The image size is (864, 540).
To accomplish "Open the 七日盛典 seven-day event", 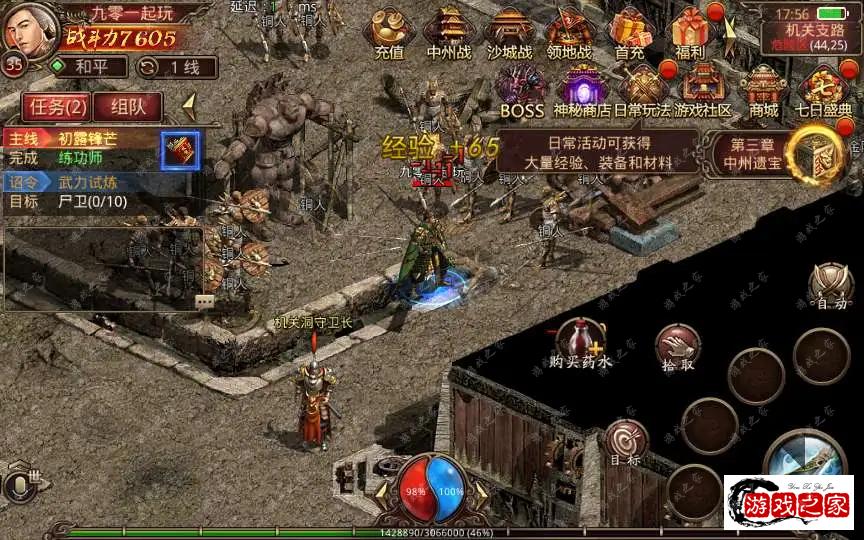I will (x=824, y=91).
